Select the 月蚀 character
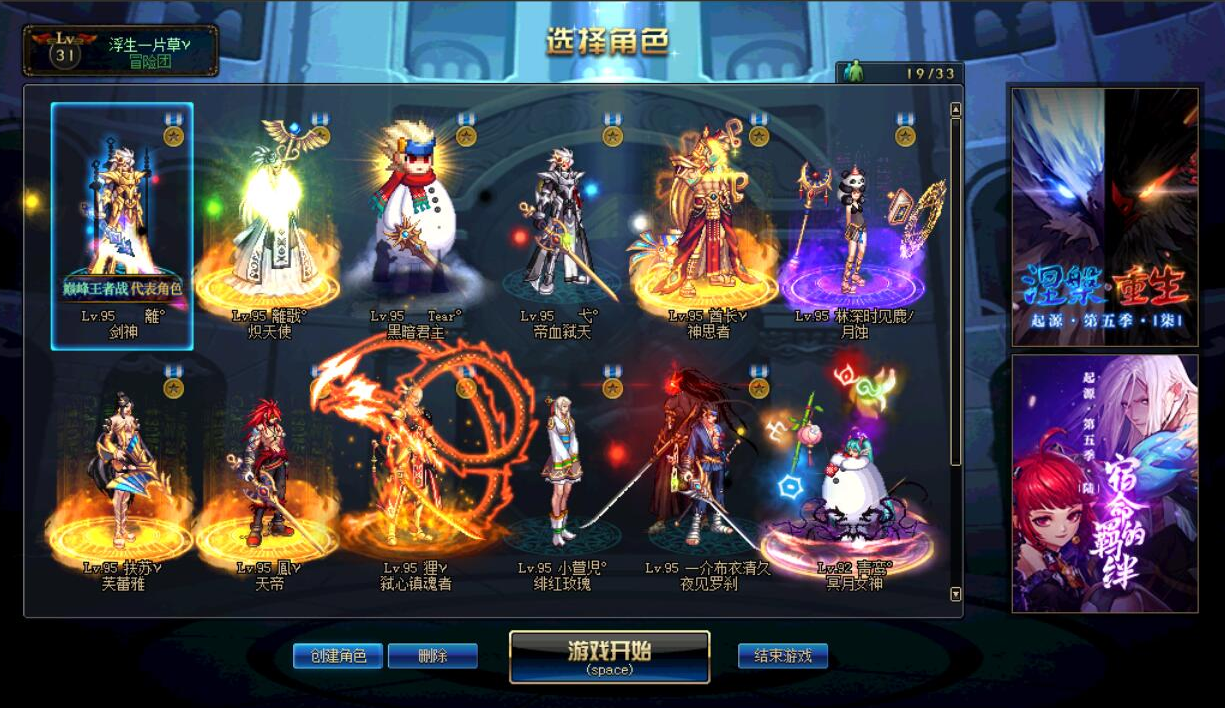The image size is (1225, 708). [x=853, y=226]
